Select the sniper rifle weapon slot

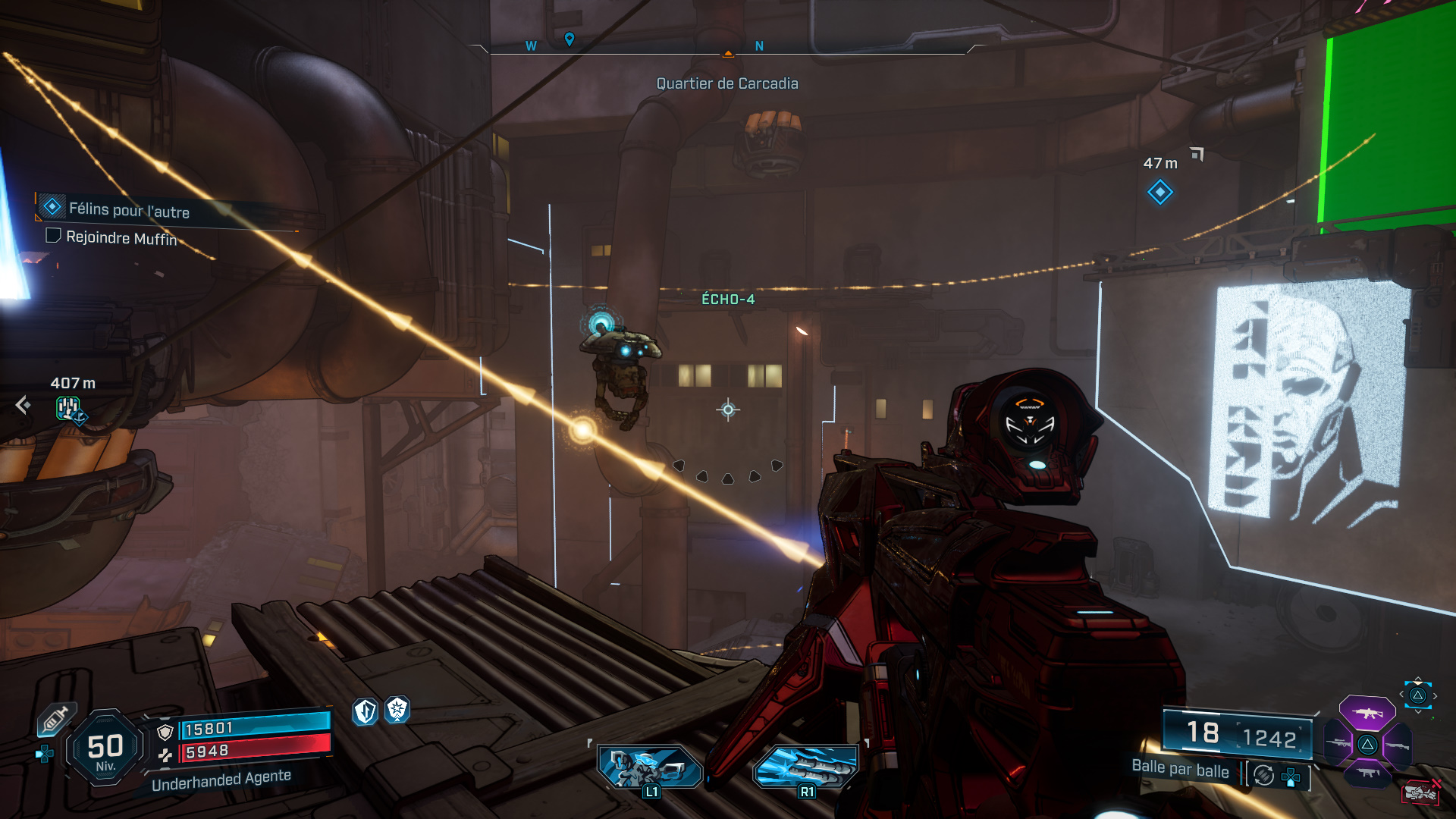(1338, 743)
